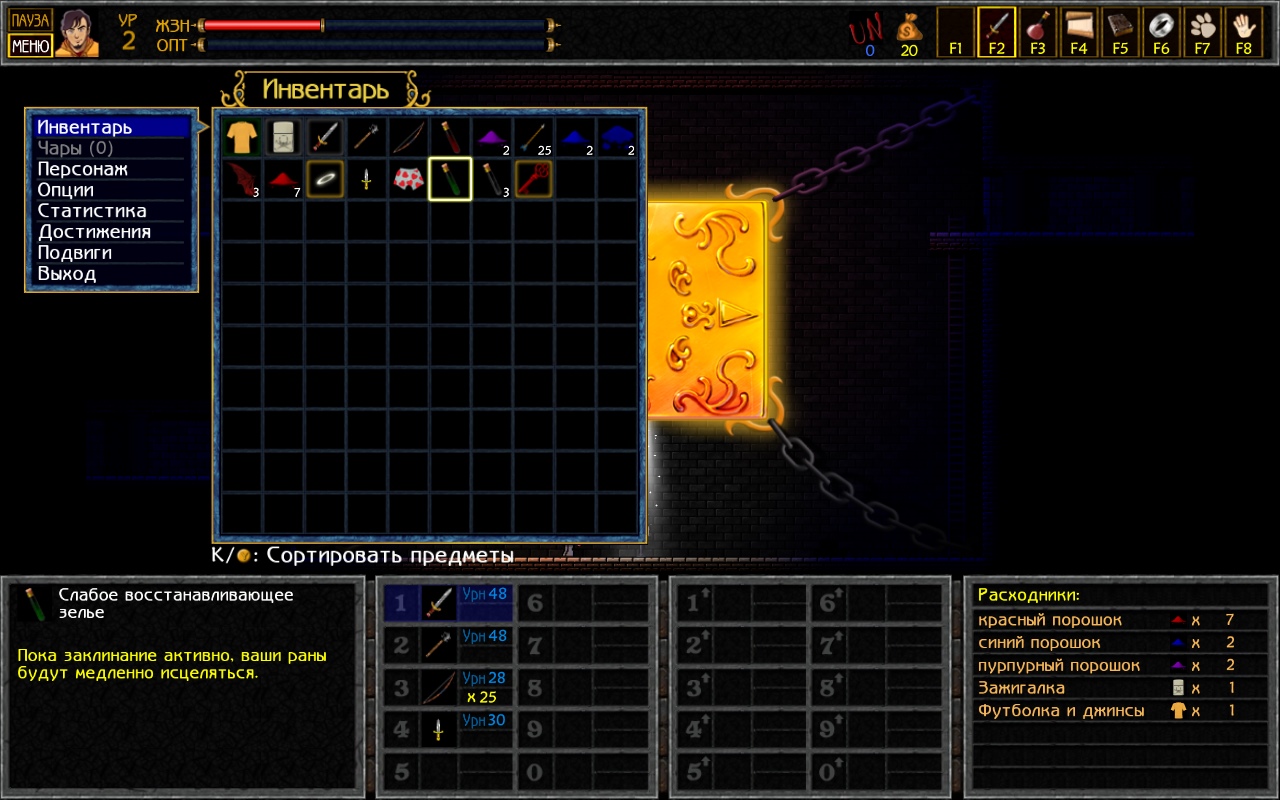Viewport: 1280px width, 800px height.
Task: Click Выход to quit
Action: tap(67, 274)
